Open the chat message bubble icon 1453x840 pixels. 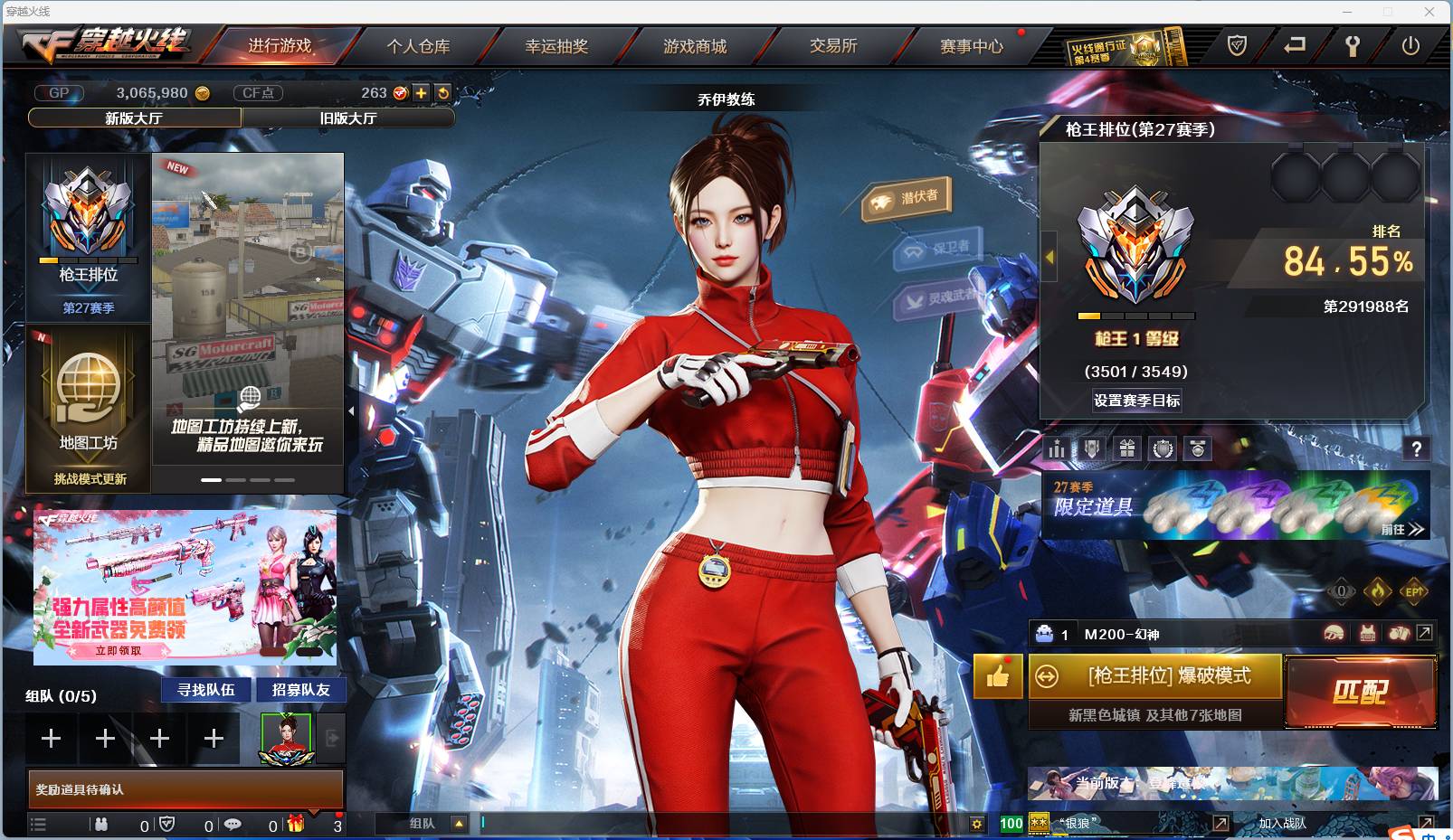point(233,825)
